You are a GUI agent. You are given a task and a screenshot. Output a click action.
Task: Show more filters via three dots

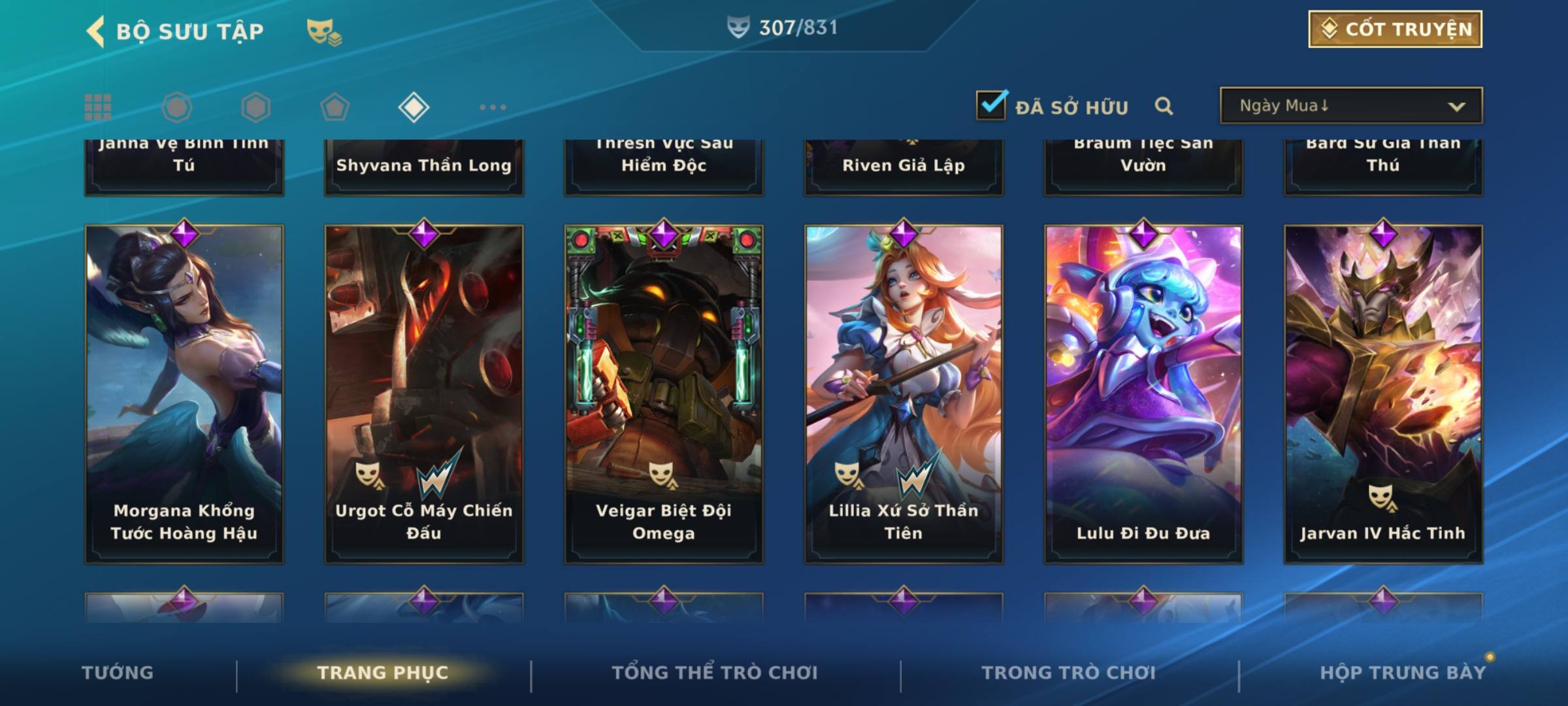493,107
